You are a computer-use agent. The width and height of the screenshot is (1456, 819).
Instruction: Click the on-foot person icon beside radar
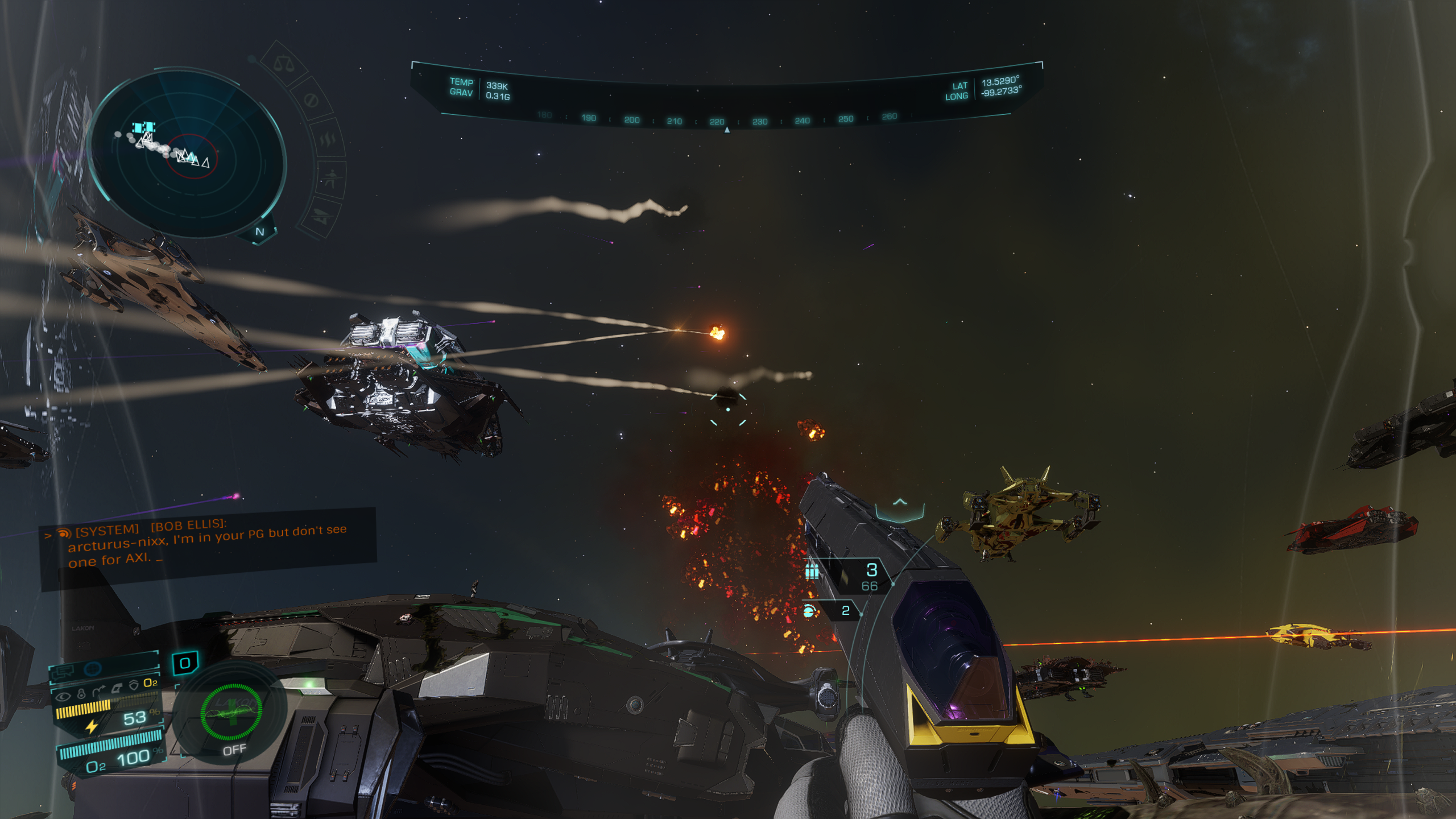[x=331, y=179]
